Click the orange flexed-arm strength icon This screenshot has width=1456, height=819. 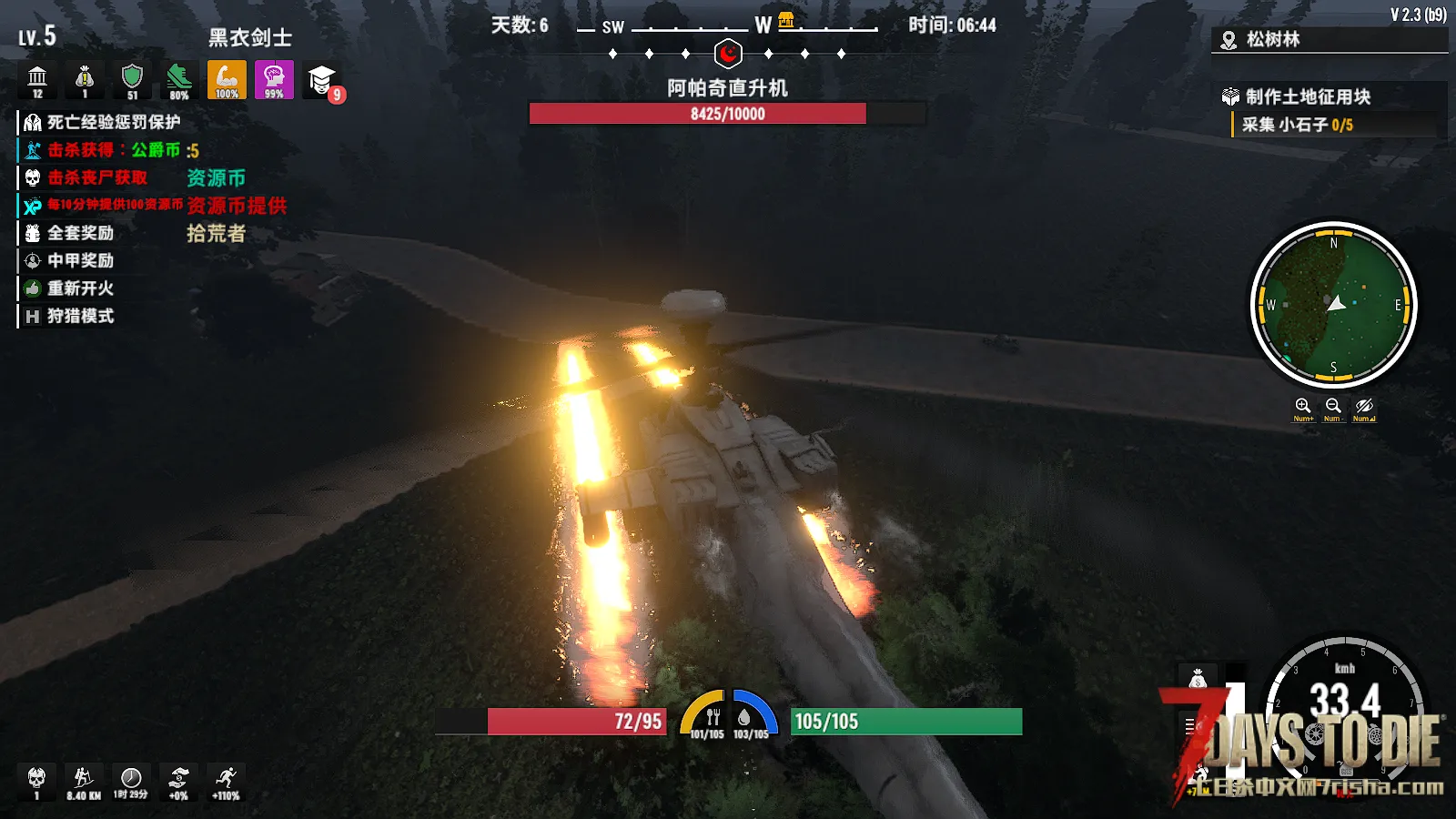click(x=227, y=79)
